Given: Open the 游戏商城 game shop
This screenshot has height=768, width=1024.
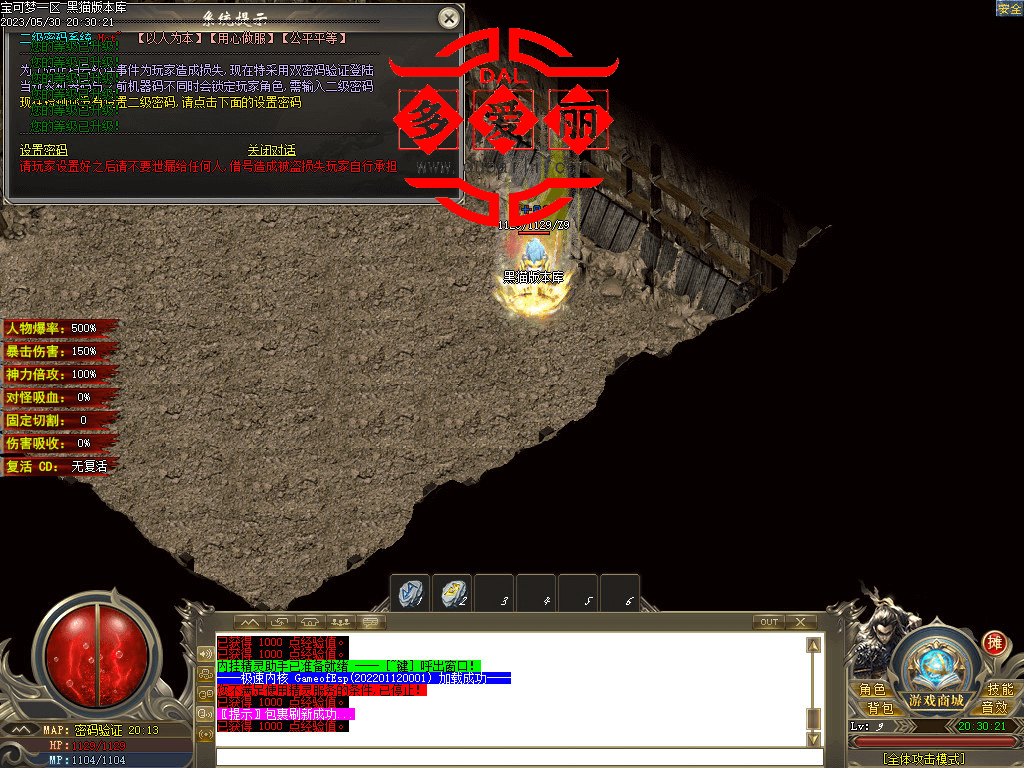Looking at the screenshot, I should (x=936, y=700).
